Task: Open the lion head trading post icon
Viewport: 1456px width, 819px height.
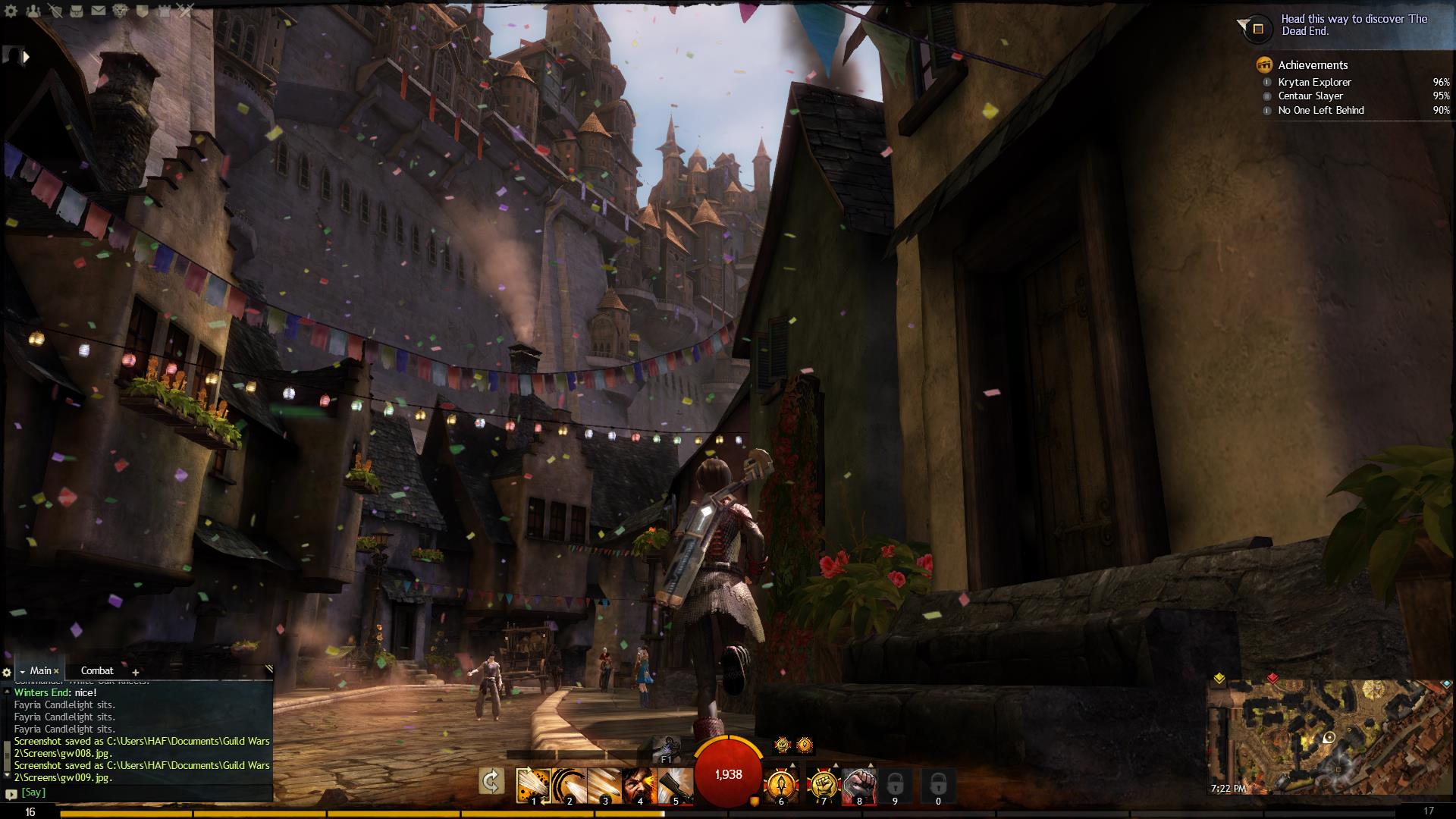Action: pyautogui.click(x=121, y=11)
